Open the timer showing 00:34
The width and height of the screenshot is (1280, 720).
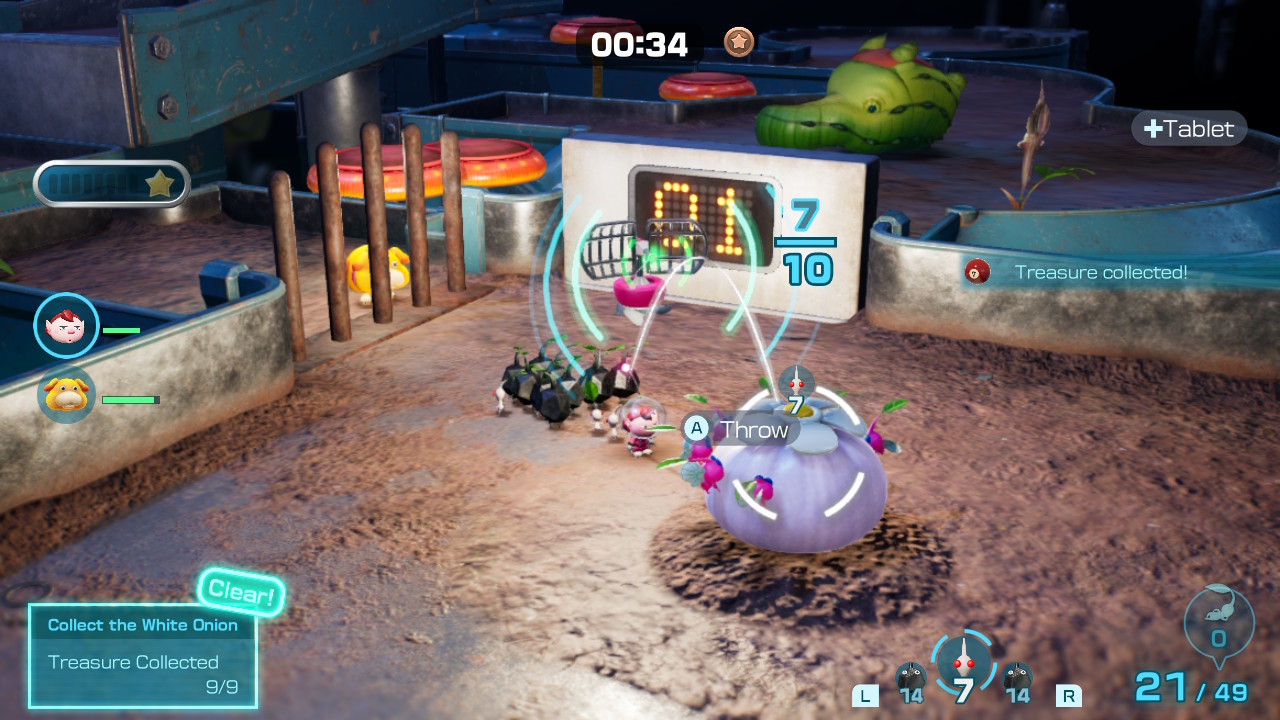[640, 44]
